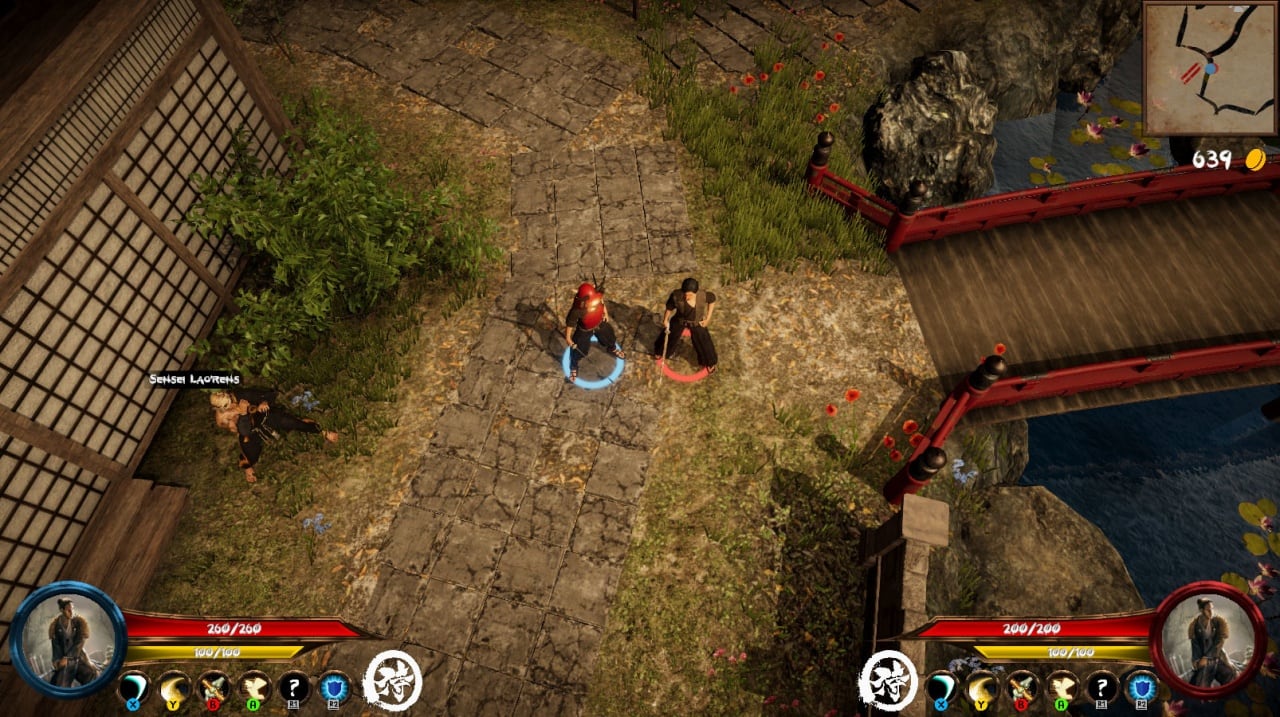This screenshot has width=1280, height=717.
Task: Activate red player's white dash ability
Action: [x=1062, y=688]
